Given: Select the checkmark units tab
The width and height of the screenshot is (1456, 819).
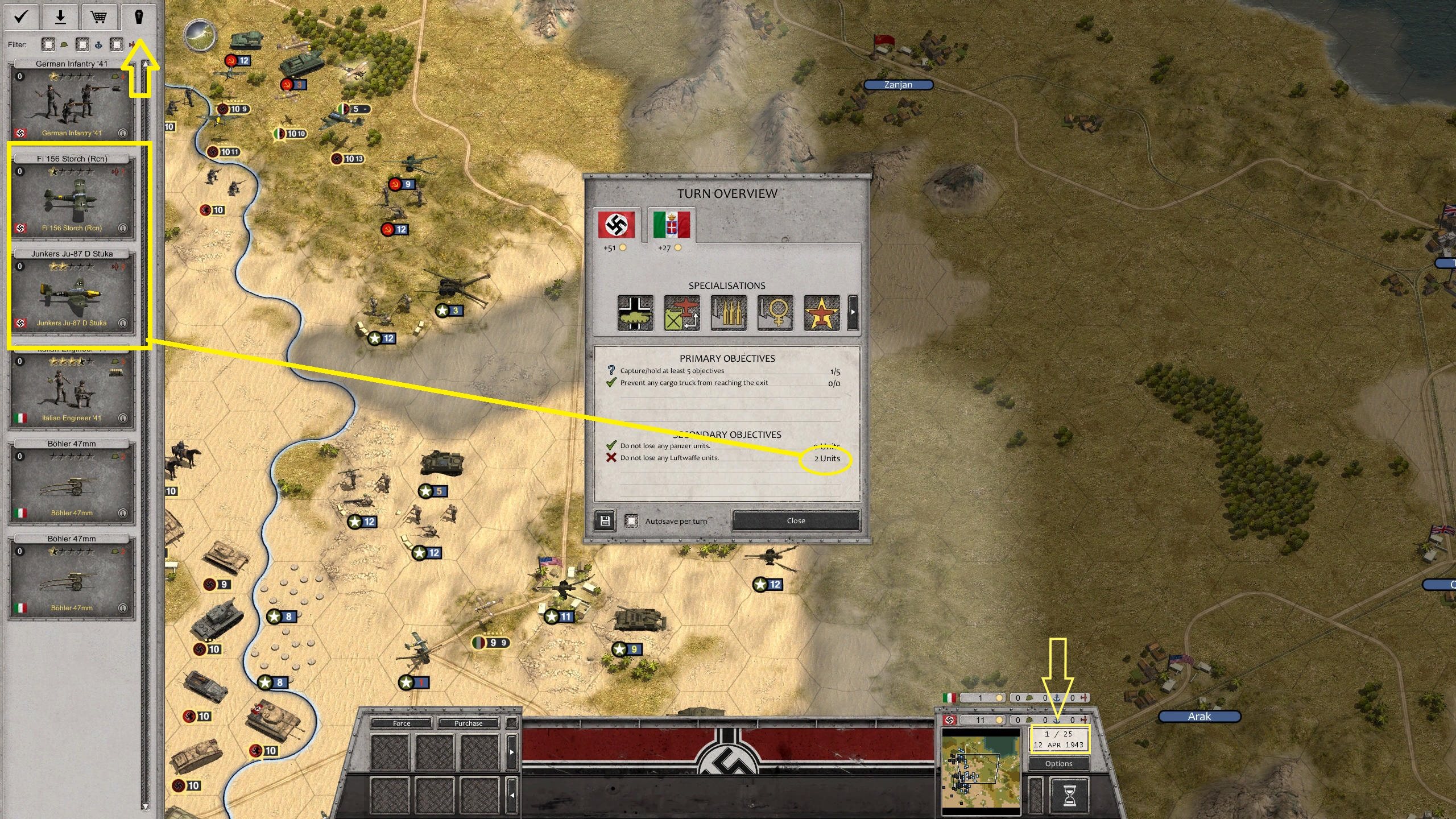Looking at the screenshot, I should coord(20,17).
